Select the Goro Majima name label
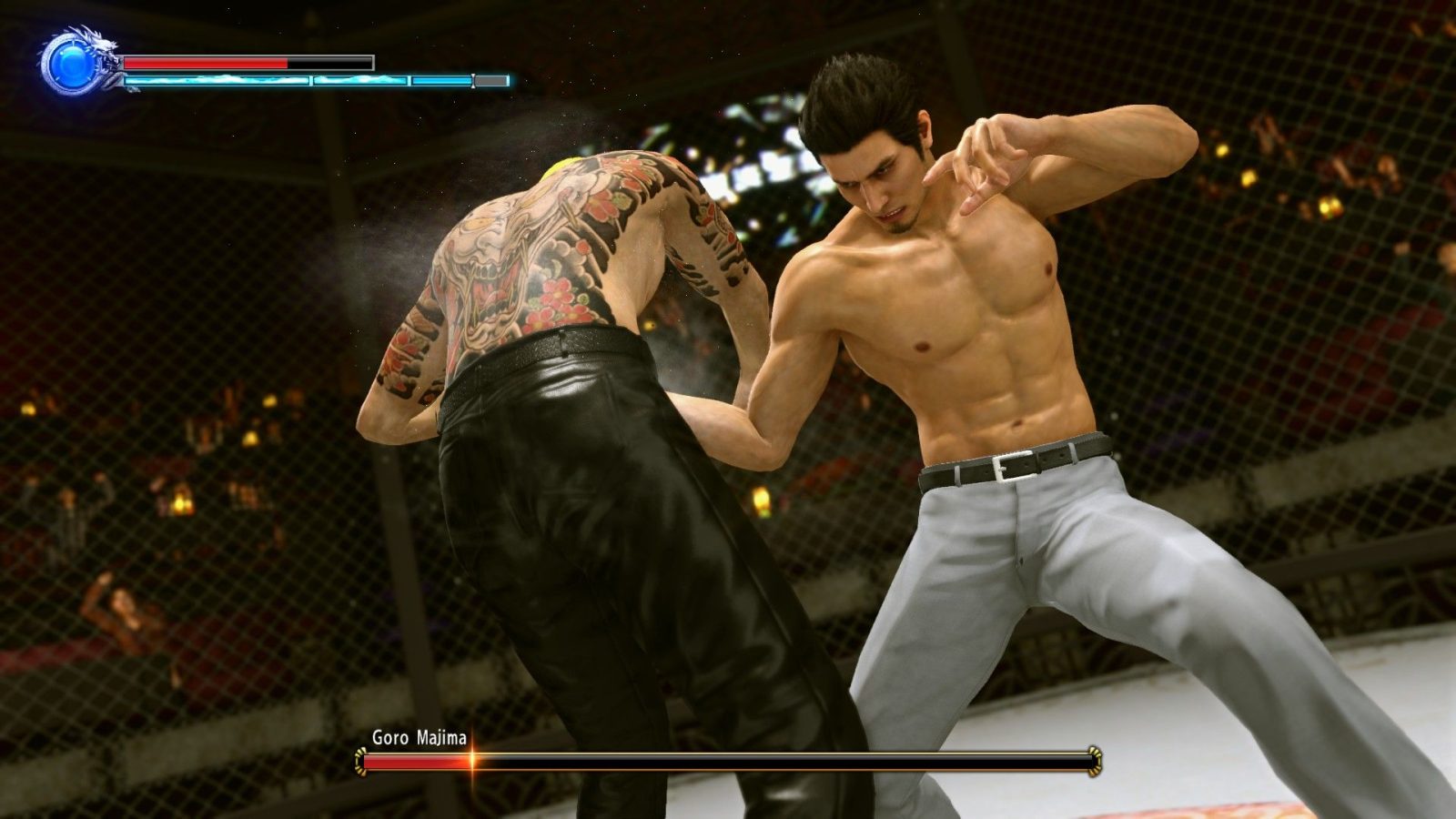The width and height of the screenshot is (1456, 819). click(x=420, y=737)
